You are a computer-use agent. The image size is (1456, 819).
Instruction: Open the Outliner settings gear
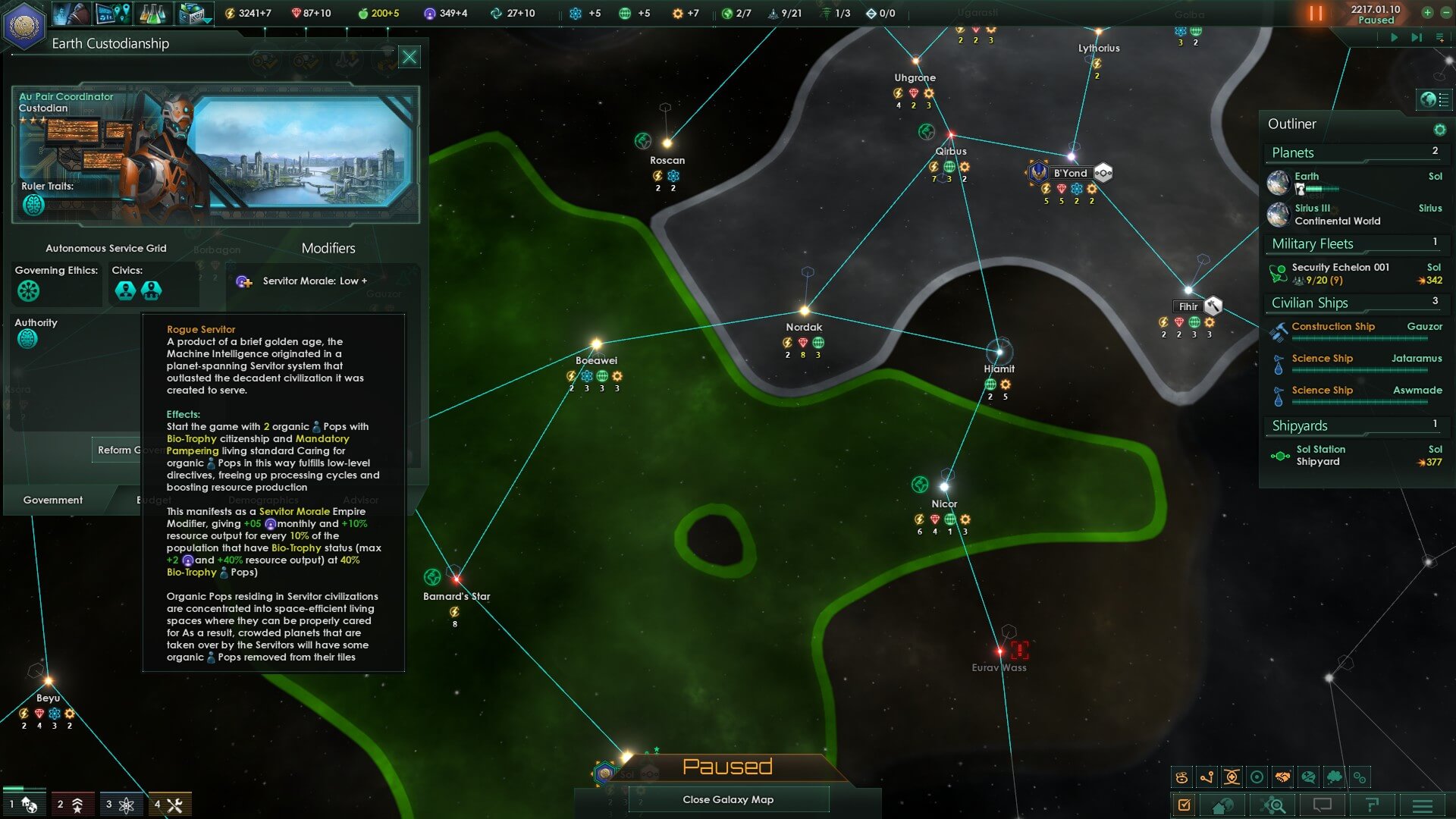pos(1439,130)
